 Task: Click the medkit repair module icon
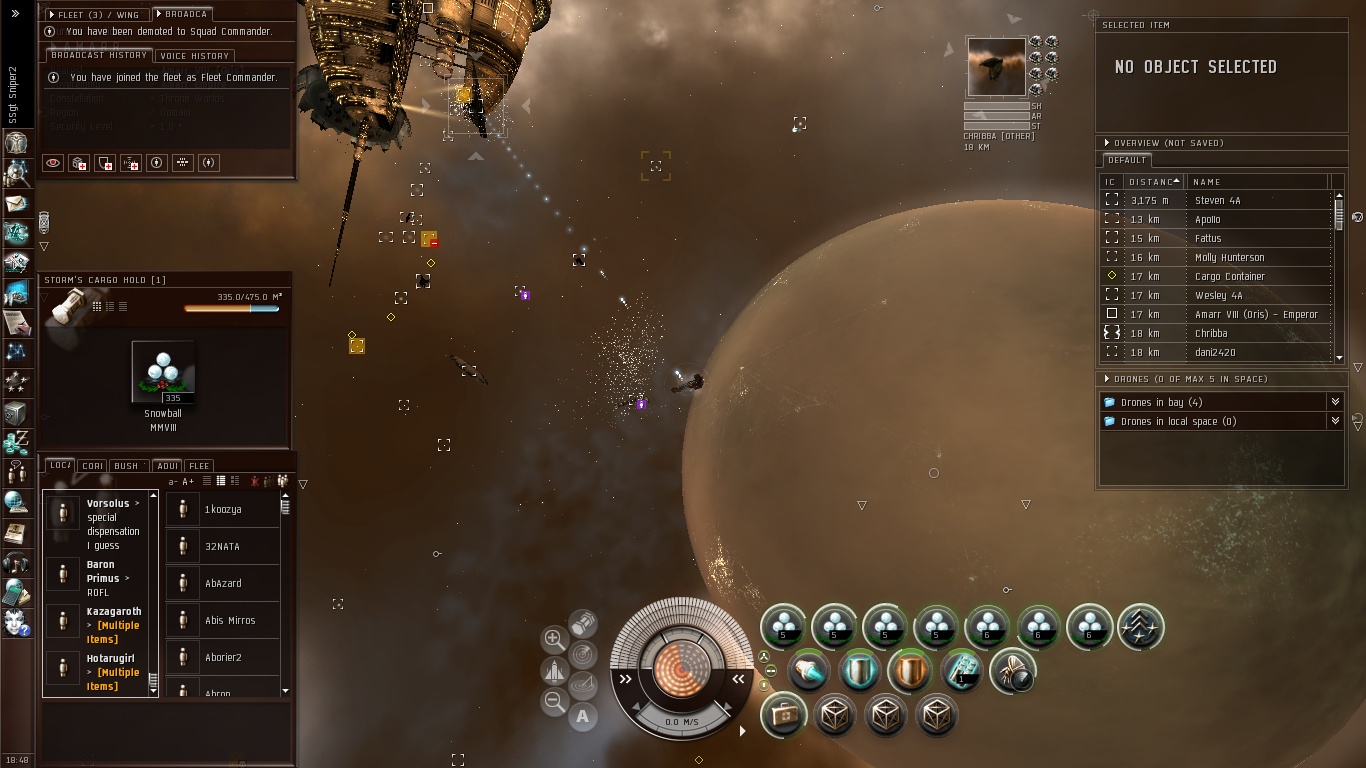(782, 716)
